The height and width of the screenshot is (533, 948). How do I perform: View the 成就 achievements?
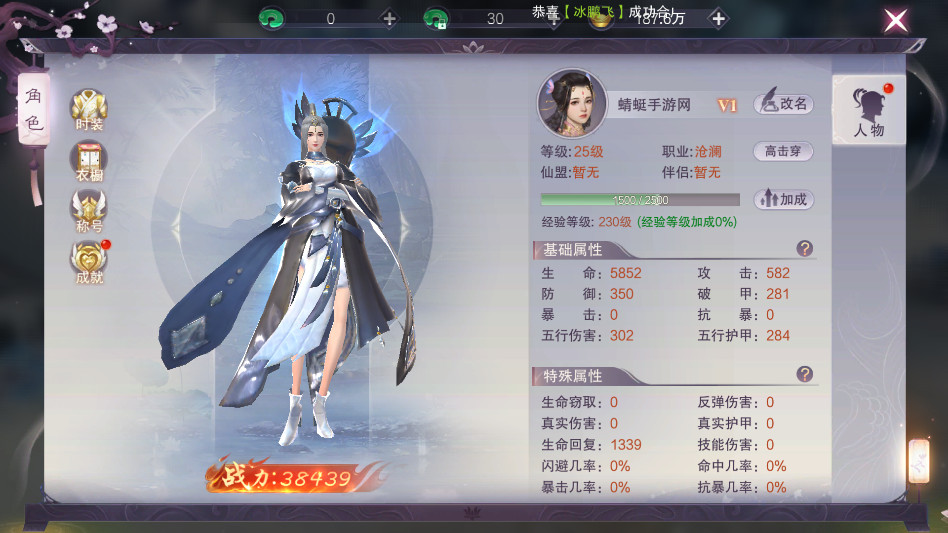coord(89,262)
